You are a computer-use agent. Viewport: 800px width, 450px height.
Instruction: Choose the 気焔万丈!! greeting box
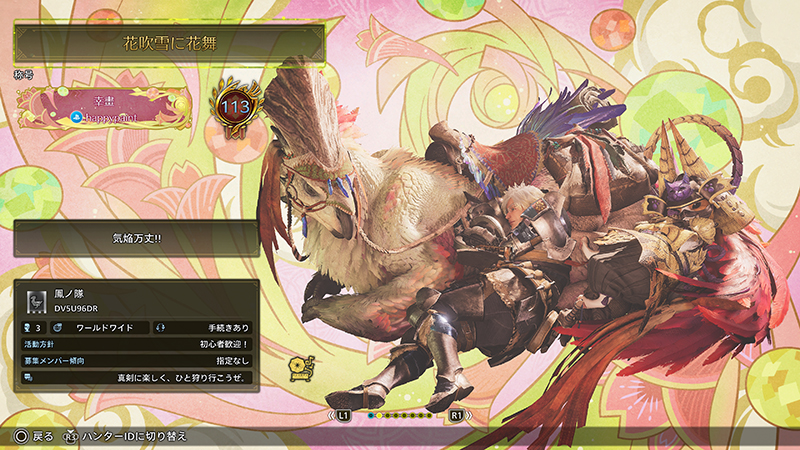tap(136, 238)
